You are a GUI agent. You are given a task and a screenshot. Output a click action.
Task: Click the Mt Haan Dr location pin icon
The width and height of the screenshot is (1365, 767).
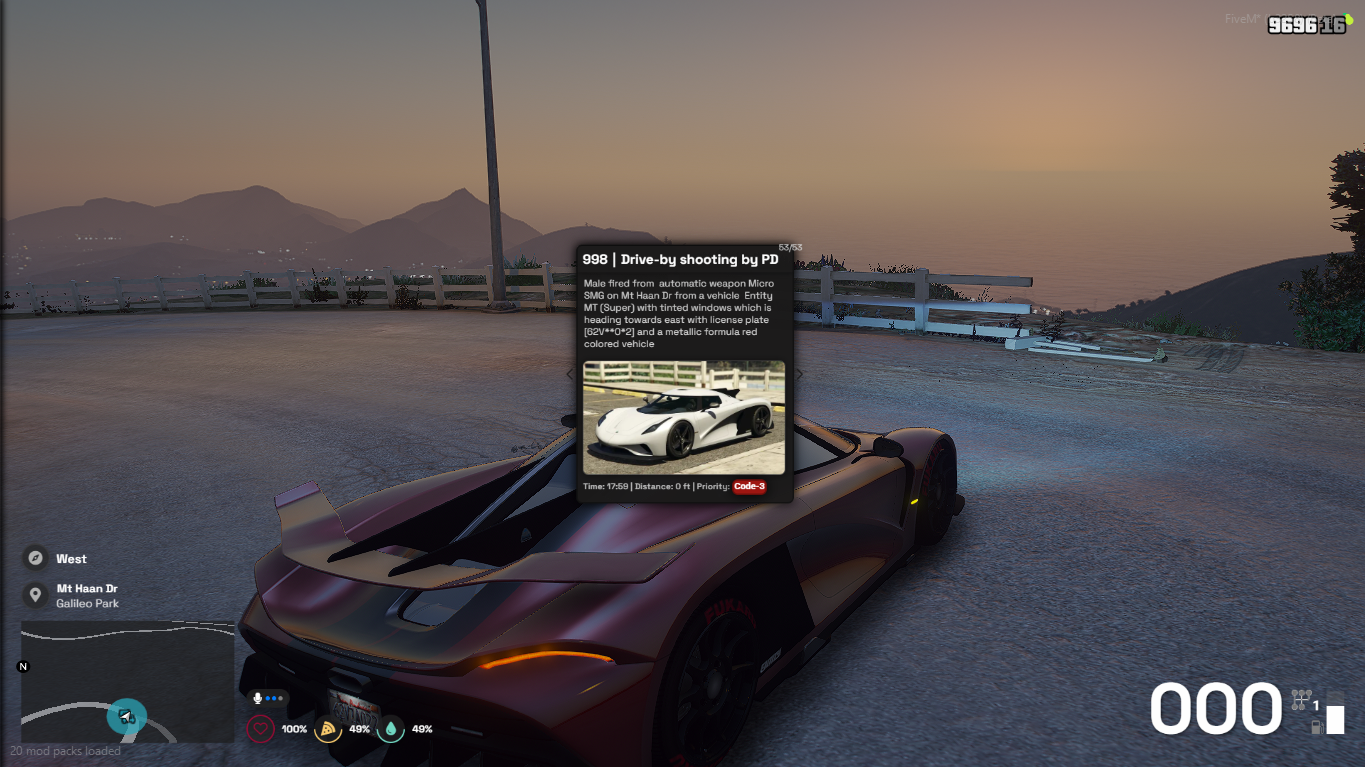click(x=36, y=595)
